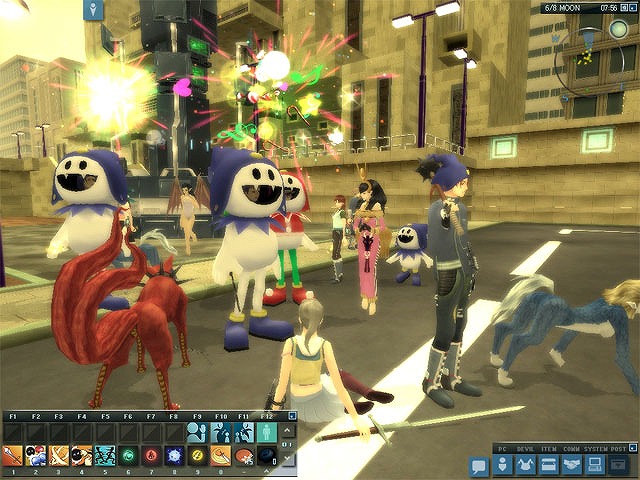The width and height of the screenshot is (640, 480).
Task: Activate the red flame skill in slot 7
Action: (151, 456)
